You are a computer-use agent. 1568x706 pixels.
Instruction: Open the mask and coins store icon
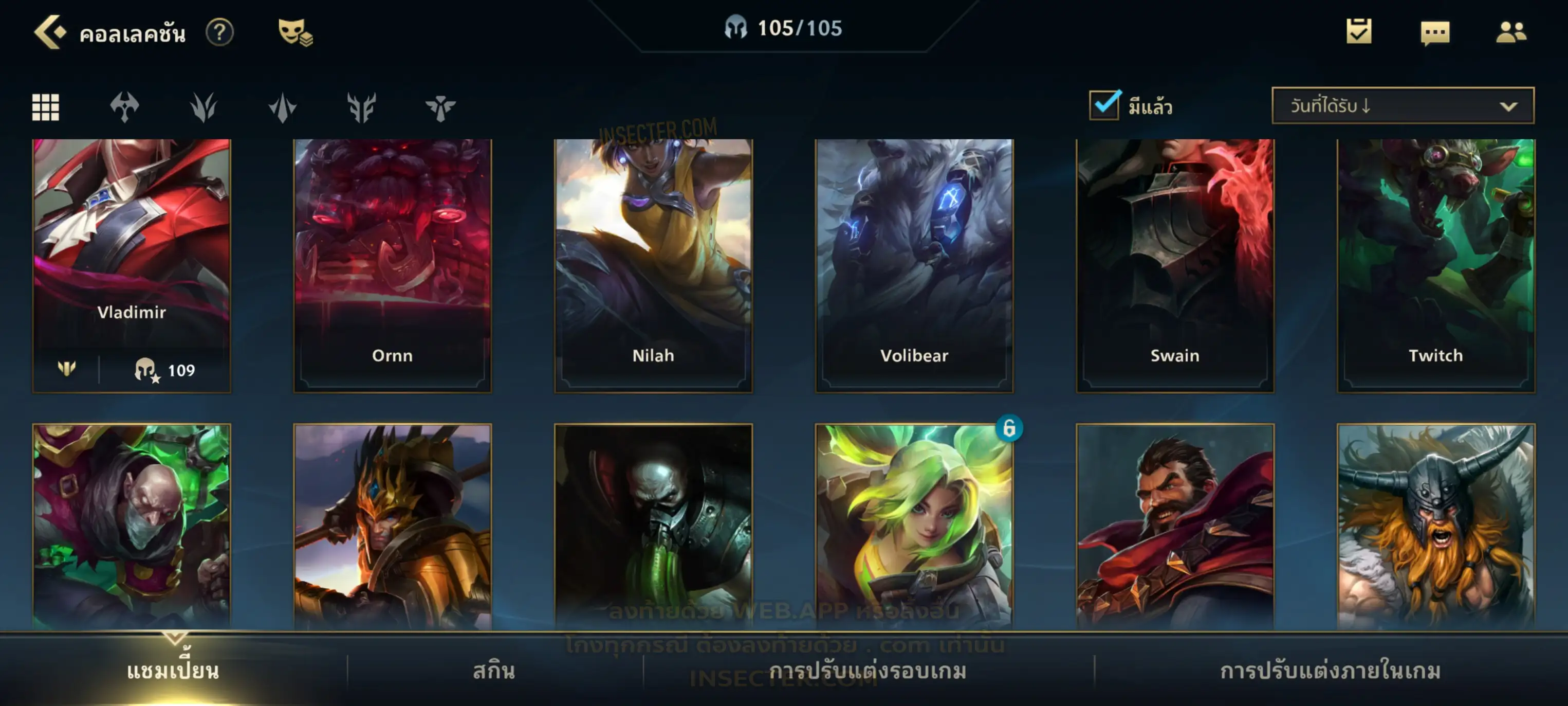pos(295,32)
